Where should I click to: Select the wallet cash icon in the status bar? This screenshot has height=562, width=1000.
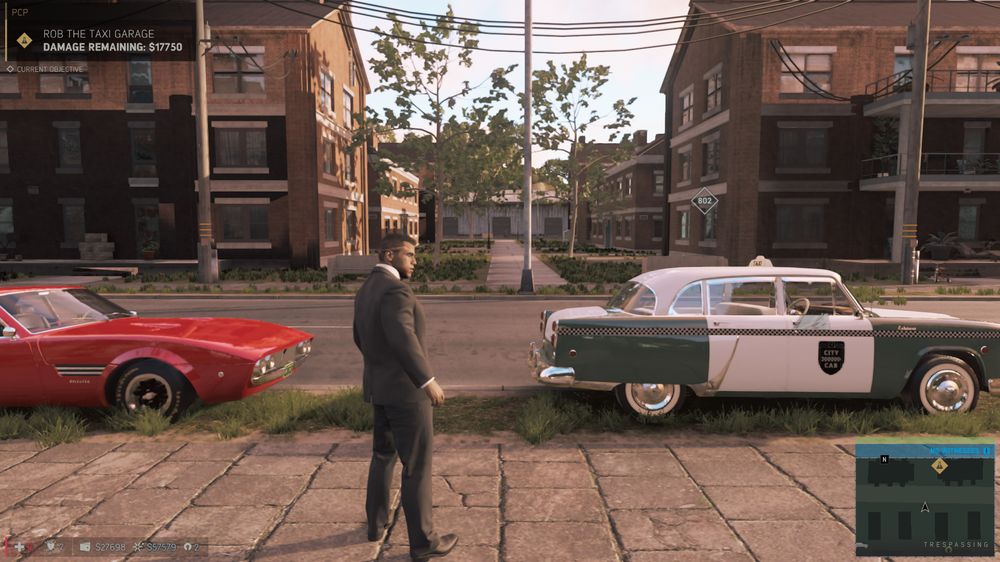coord(85,547)
